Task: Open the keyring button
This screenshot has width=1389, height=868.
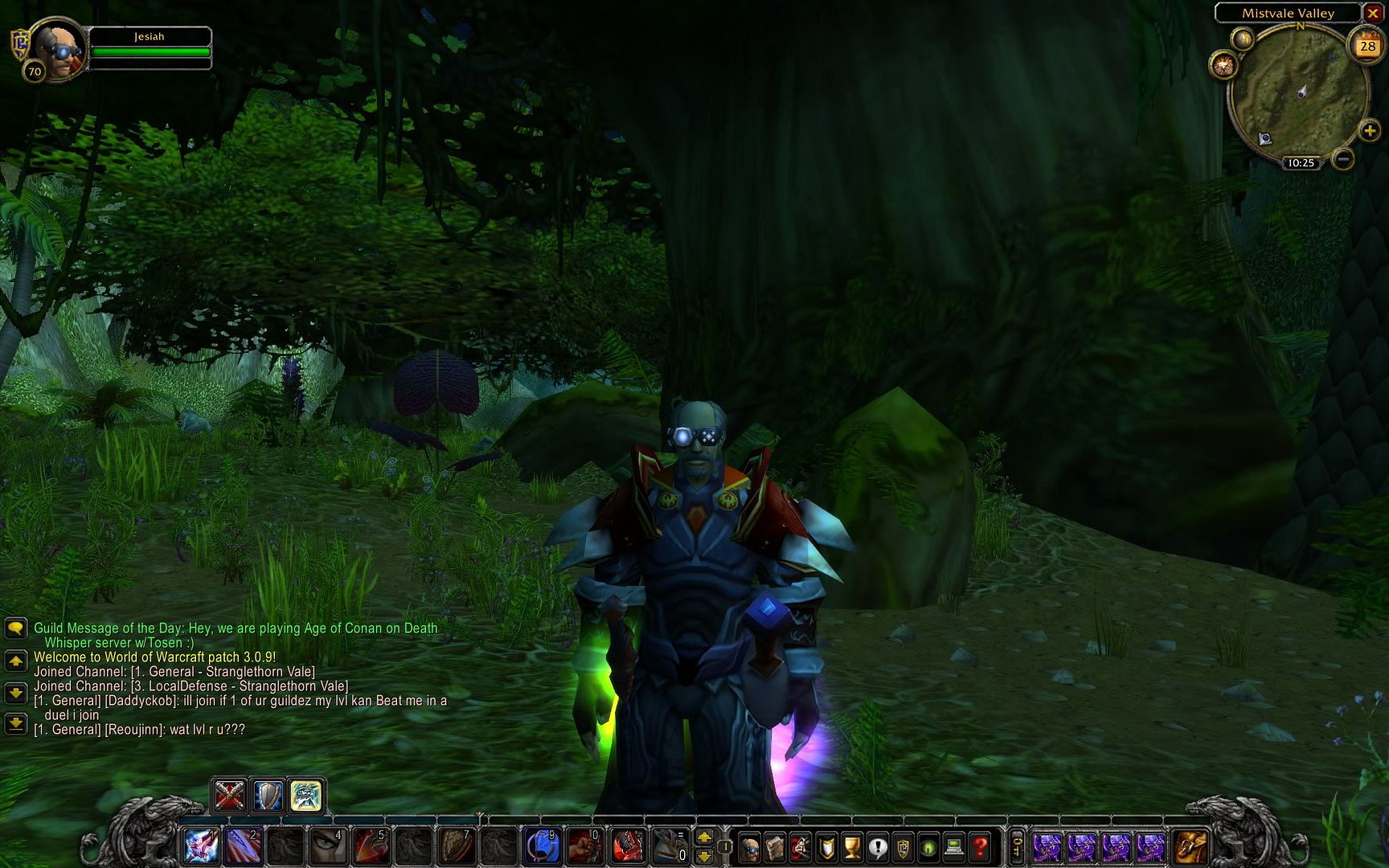Action: click(x=1017, y=847)
